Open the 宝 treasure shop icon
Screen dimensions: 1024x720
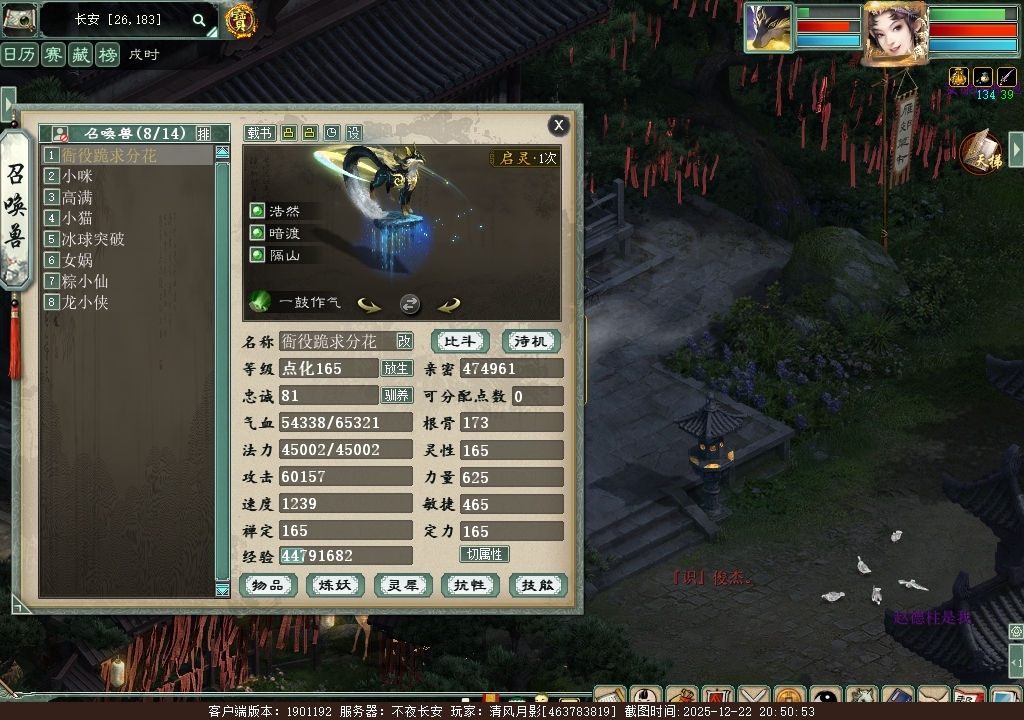pyautogui.click(x=239, y=19)
